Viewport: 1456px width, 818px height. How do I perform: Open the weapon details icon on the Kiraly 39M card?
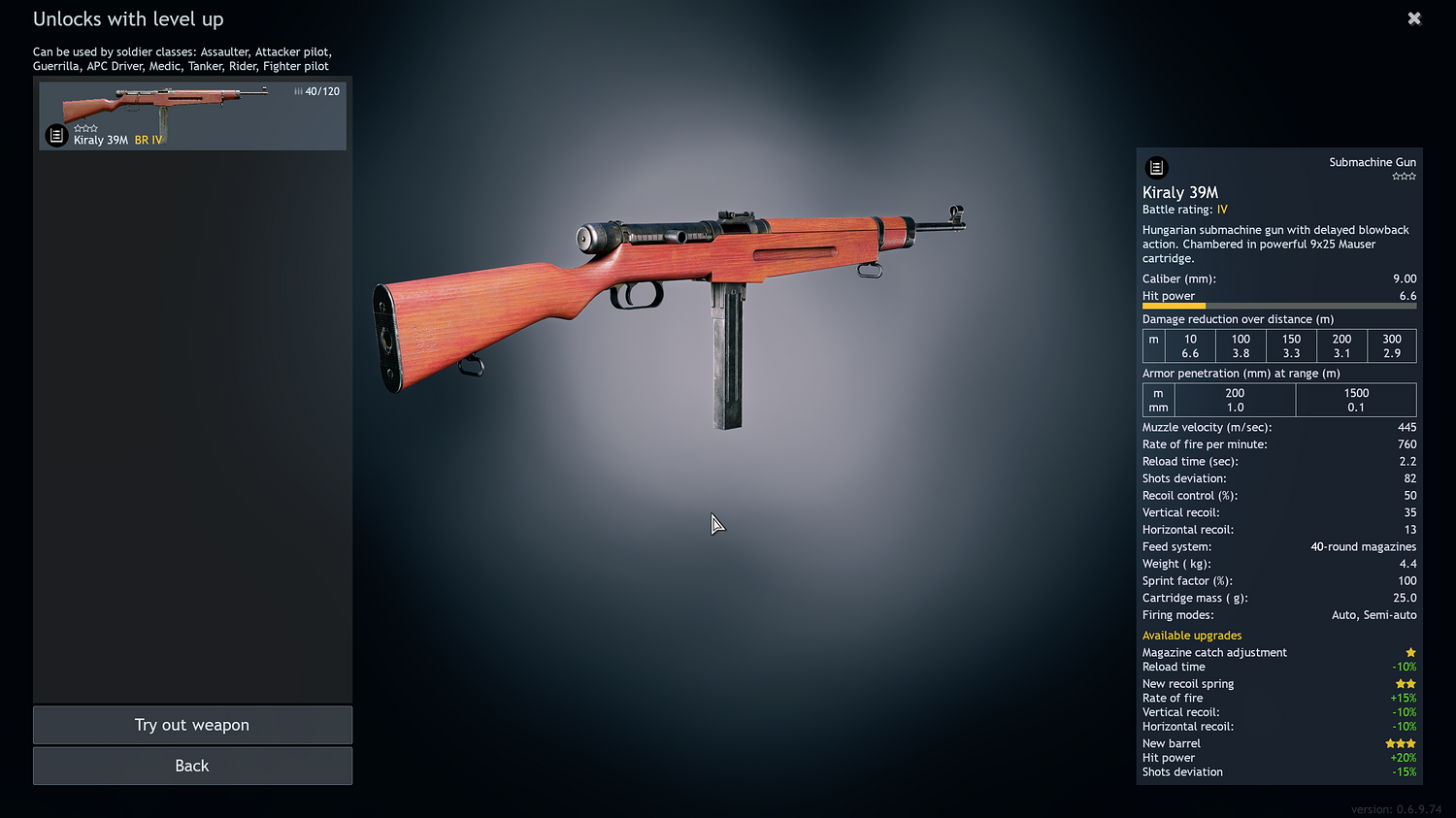click(56, 135)
